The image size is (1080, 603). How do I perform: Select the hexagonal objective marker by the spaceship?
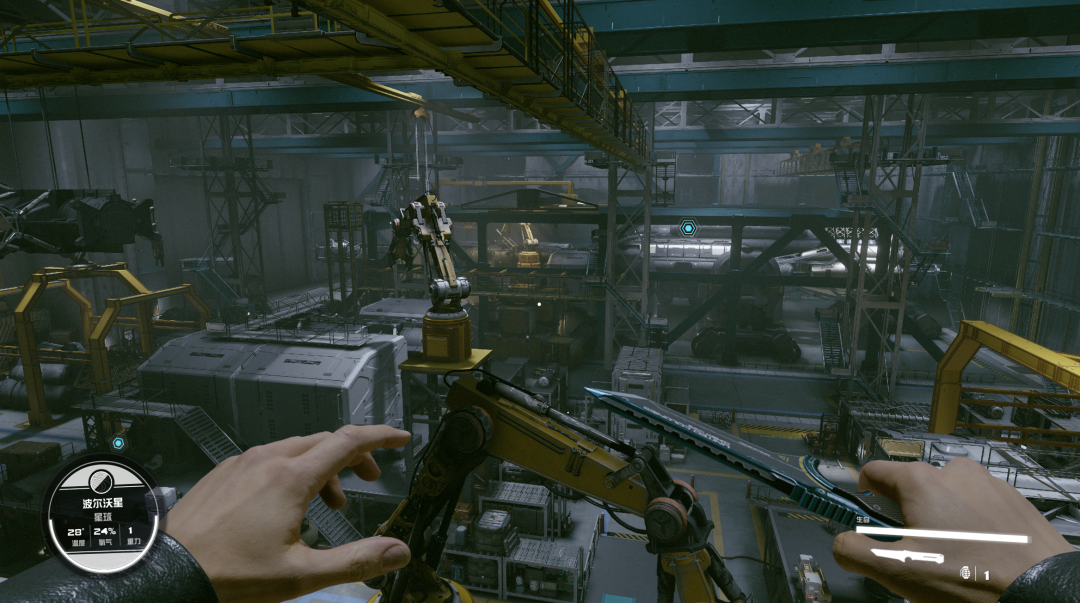(688, 229)
